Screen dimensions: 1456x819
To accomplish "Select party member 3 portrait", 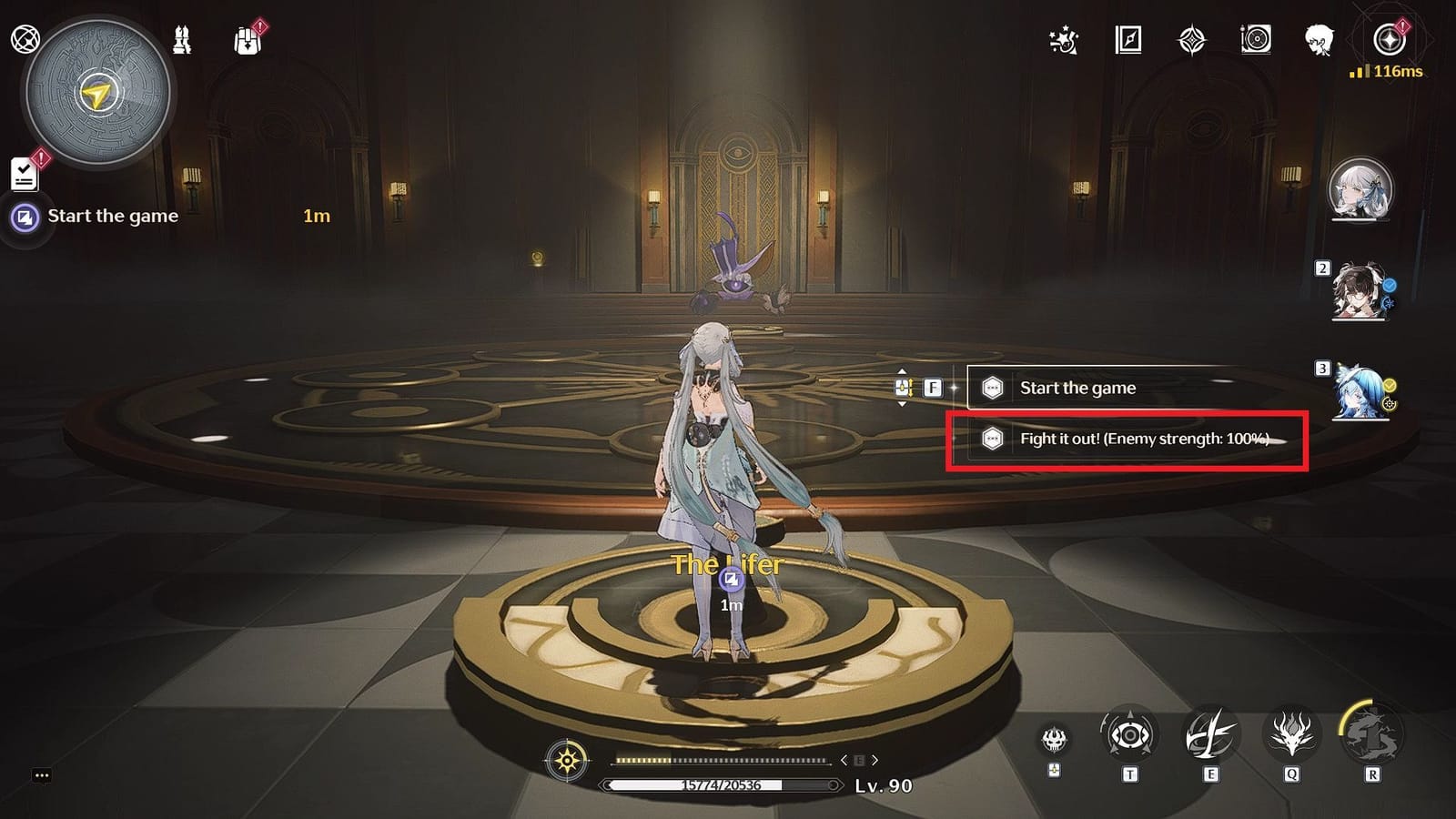I will [1358, 391].
